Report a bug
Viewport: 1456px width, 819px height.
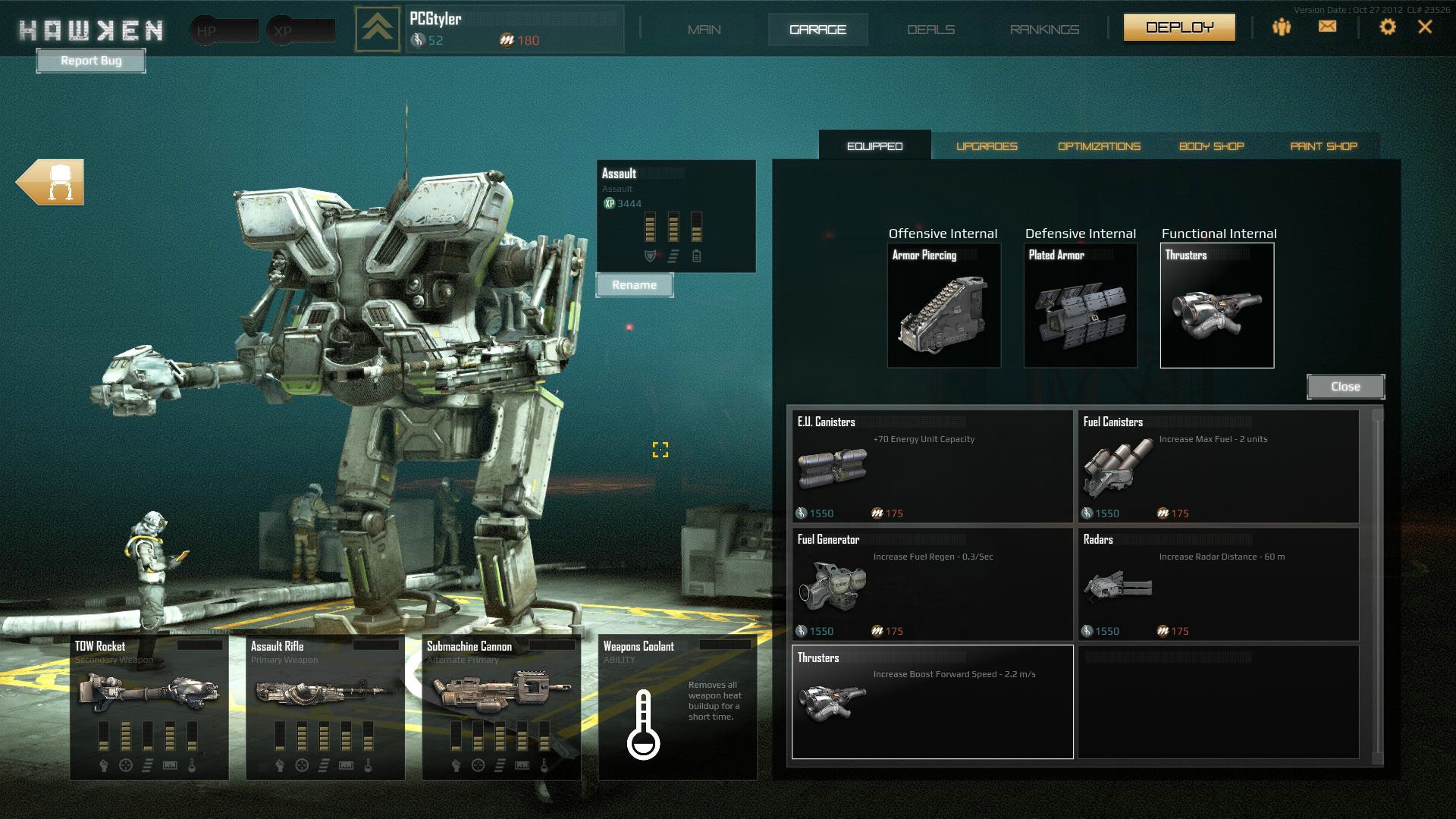tap(91, 61)
